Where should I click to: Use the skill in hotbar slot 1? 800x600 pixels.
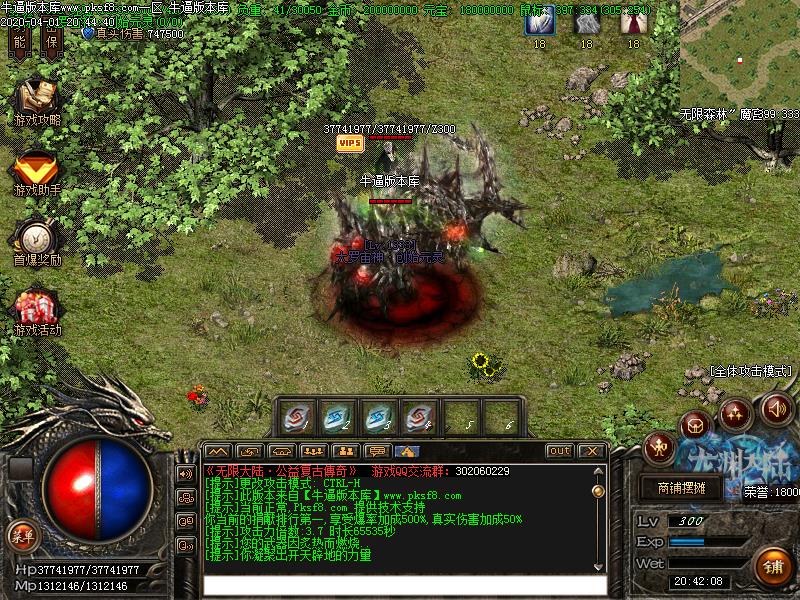[297, 416]
